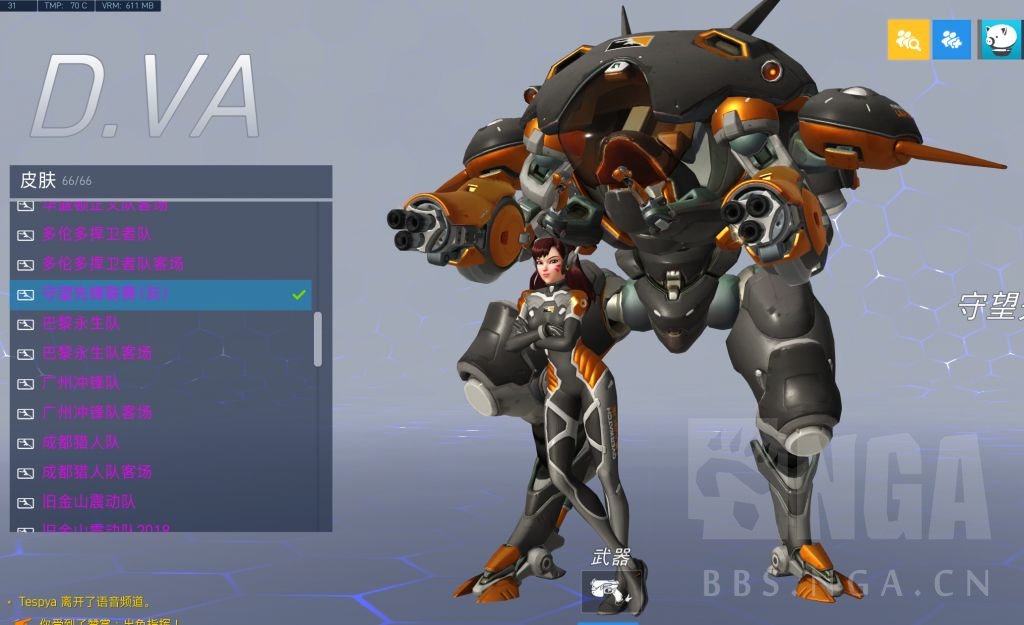
Task: Click the blue add-friend social icon
Action: [x=952, y=40]
